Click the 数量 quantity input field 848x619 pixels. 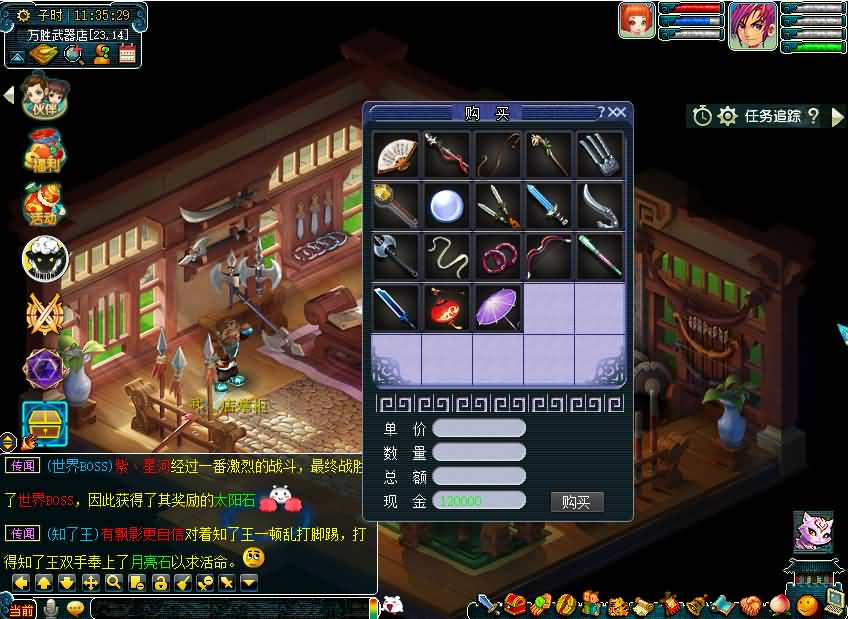coord(479,453)
